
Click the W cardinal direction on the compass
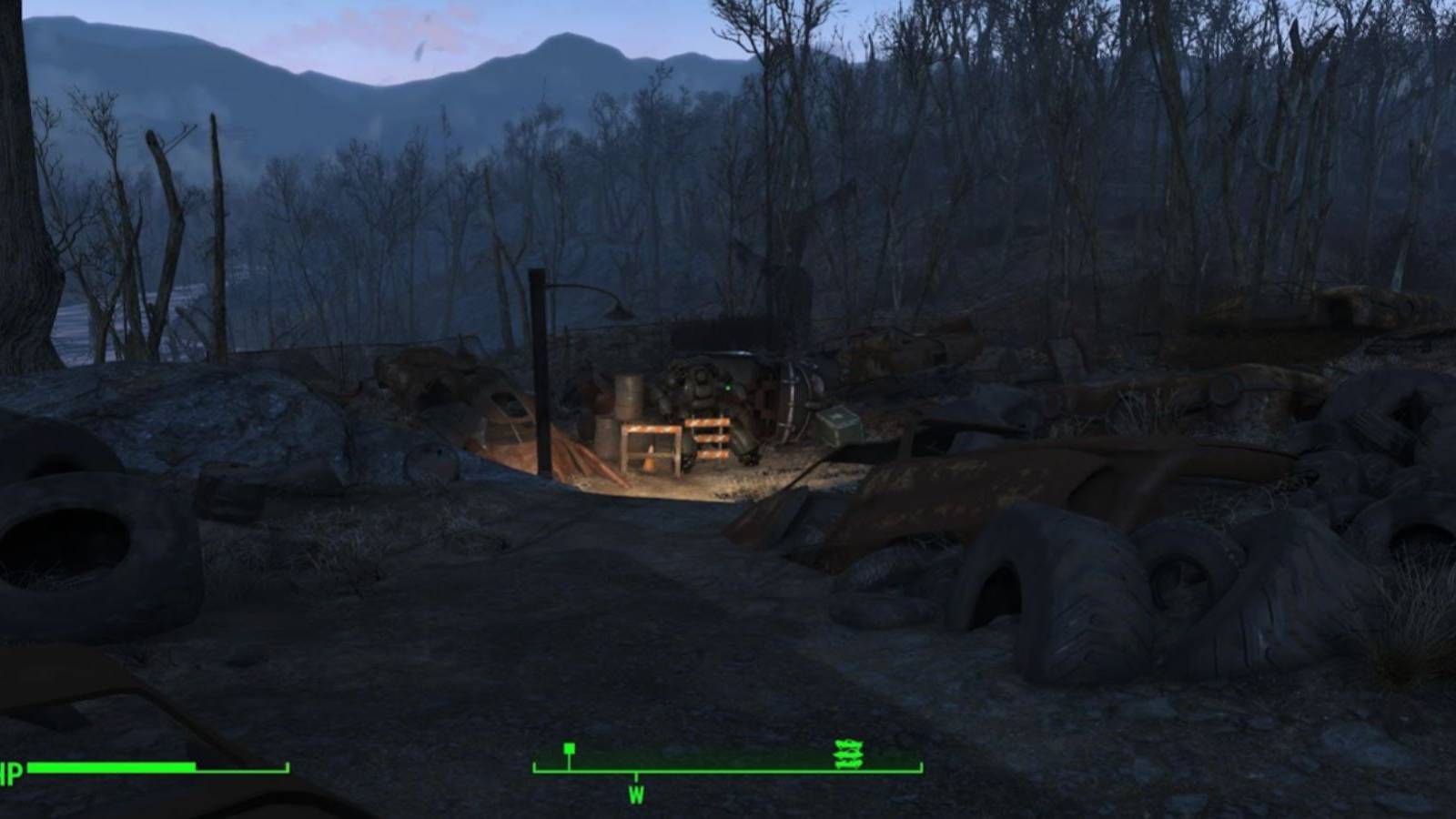pyautogui.click(x=636, y=793)
